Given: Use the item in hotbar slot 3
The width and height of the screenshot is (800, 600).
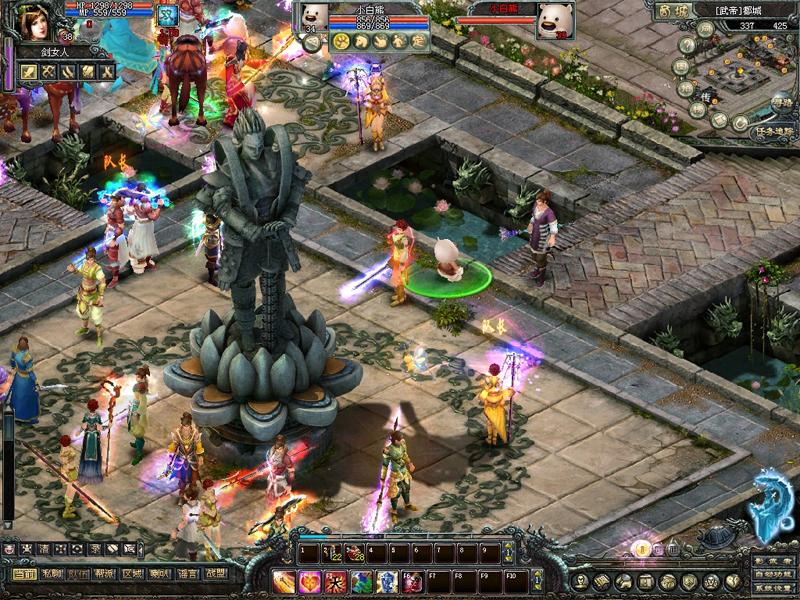Looking at the screenshot, I should click(353, 552).
